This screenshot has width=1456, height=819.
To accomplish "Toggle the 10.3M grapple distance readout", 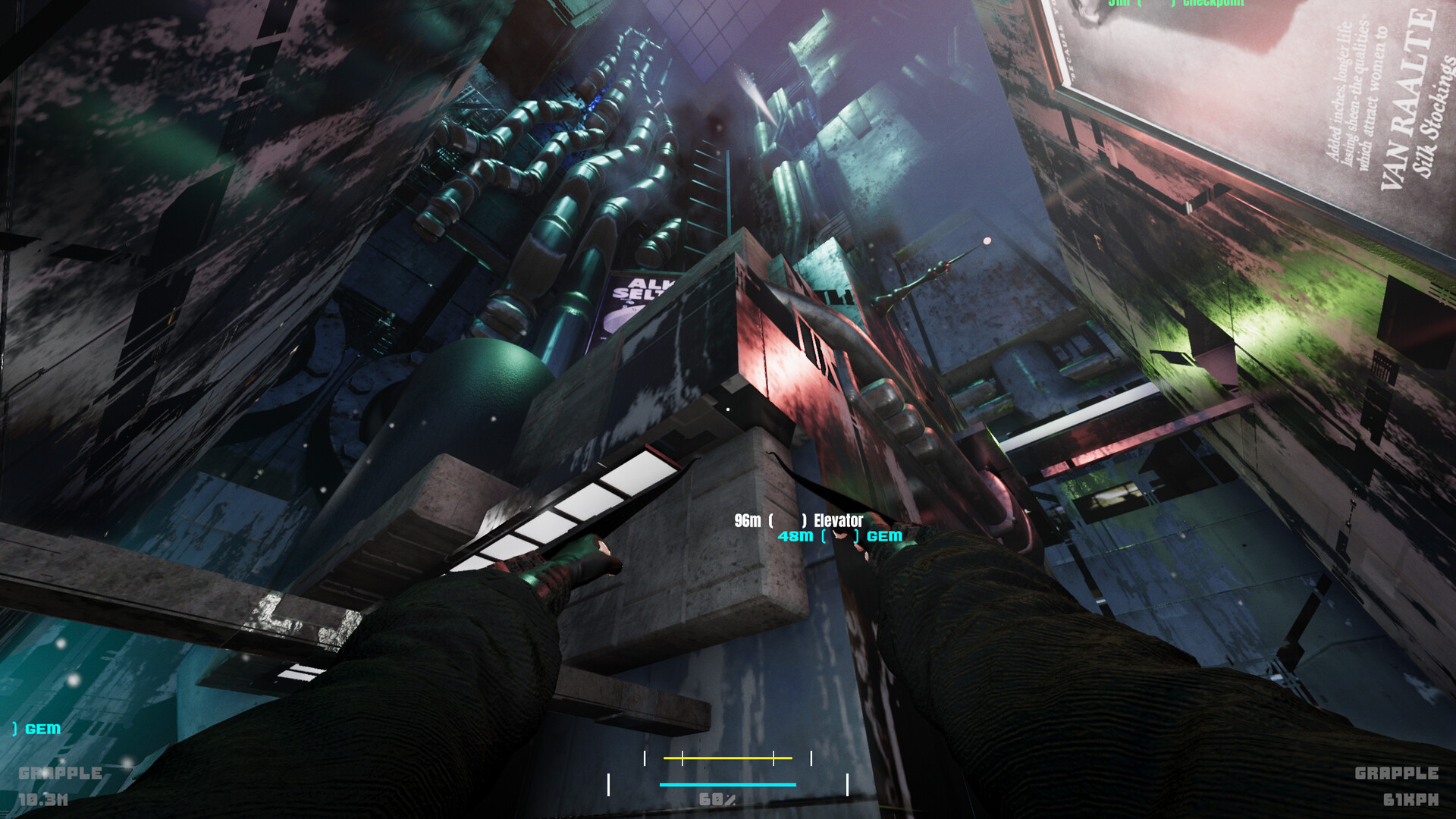I will point(44,800).
